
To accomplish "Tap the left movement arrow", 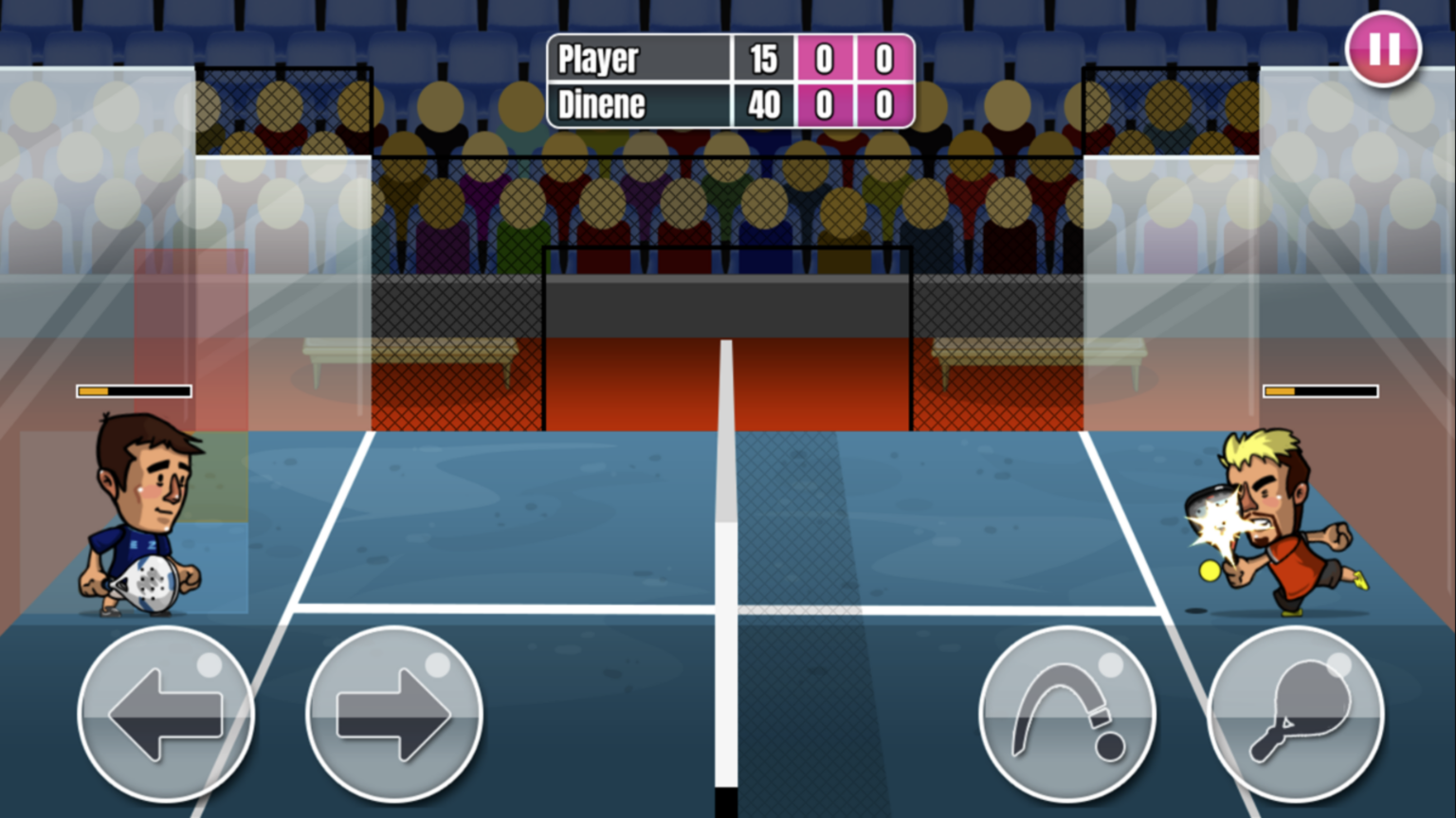I will point(166,718).
